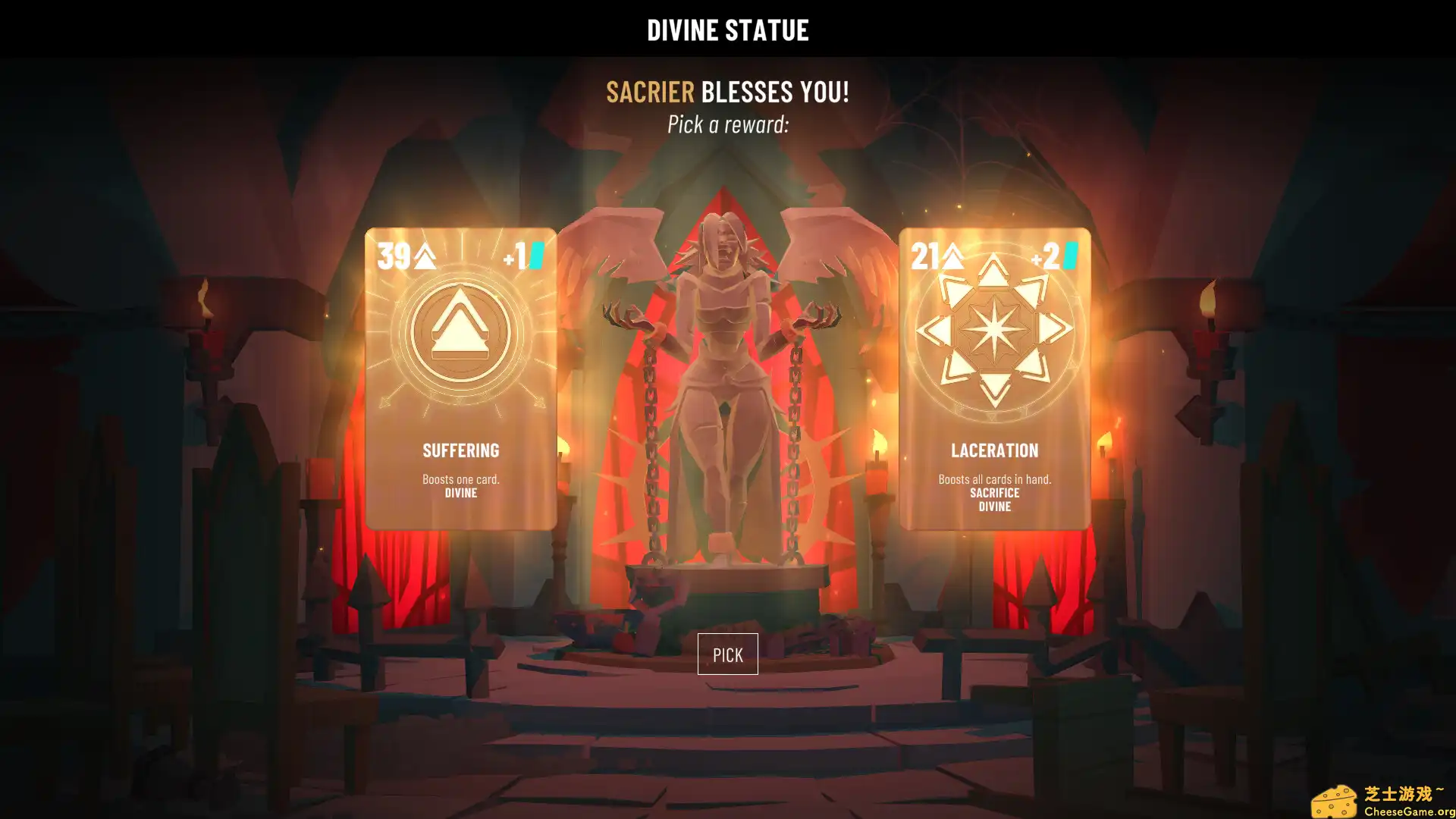
Task: Click the DIVINE keyword on Suffering
Action: [x=461, y=492]
